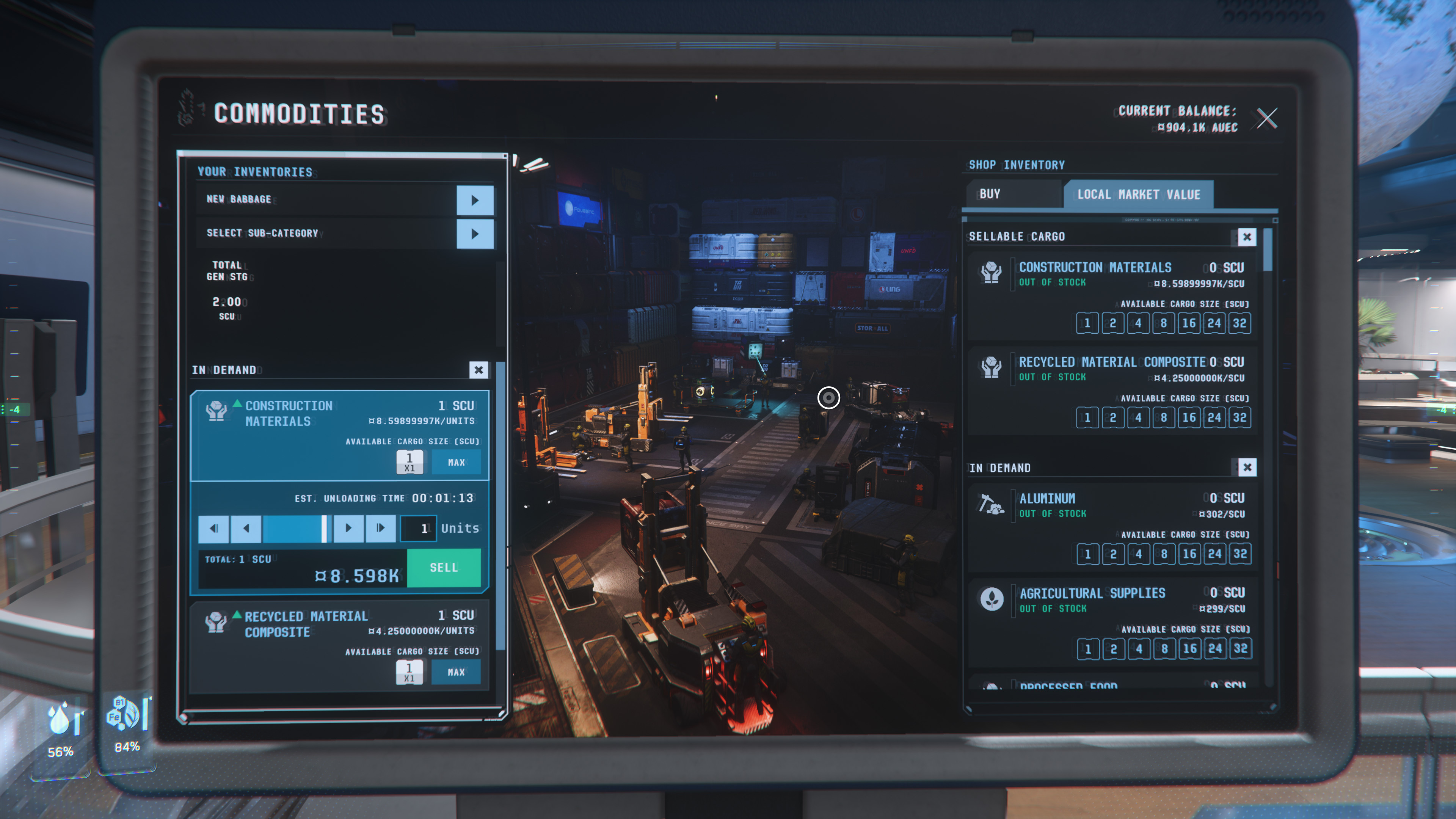The image size is (1456, 819).
Task: Close the Commodities terminal
Action: click(x=1266, y=118)
